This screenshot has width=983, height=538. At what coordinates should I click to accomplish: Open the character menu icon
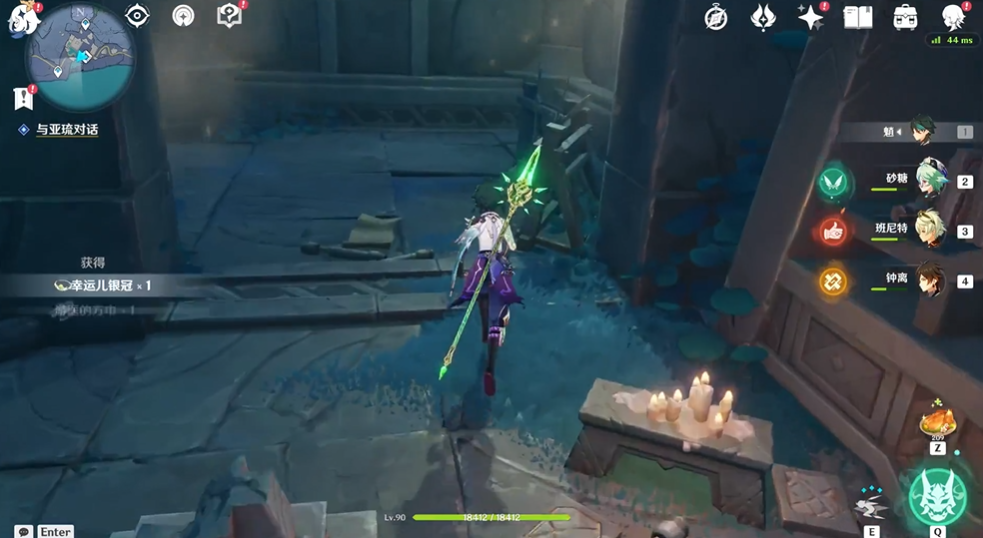953,17
